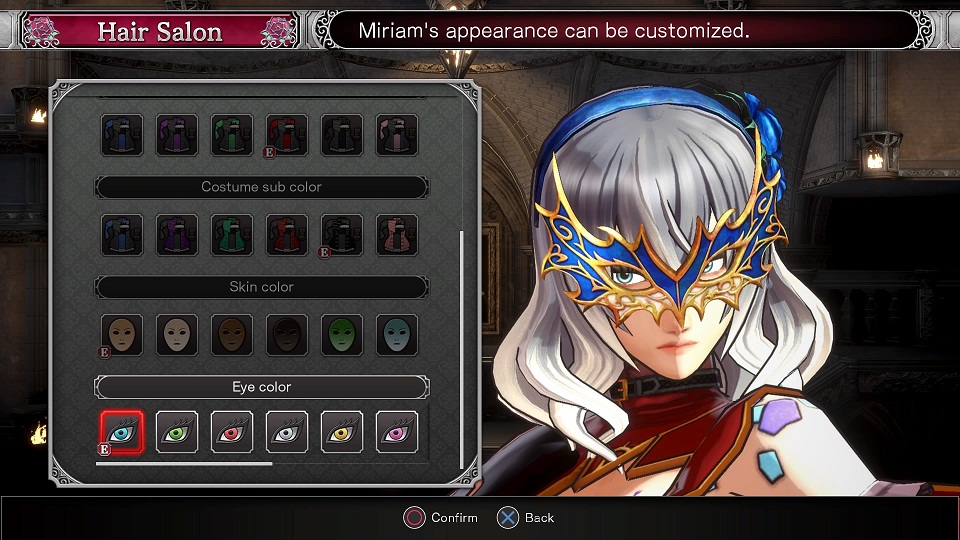Pick green under Costume sub color
Image resolution: width=960 pixels, height=540 pixels.
232,235
